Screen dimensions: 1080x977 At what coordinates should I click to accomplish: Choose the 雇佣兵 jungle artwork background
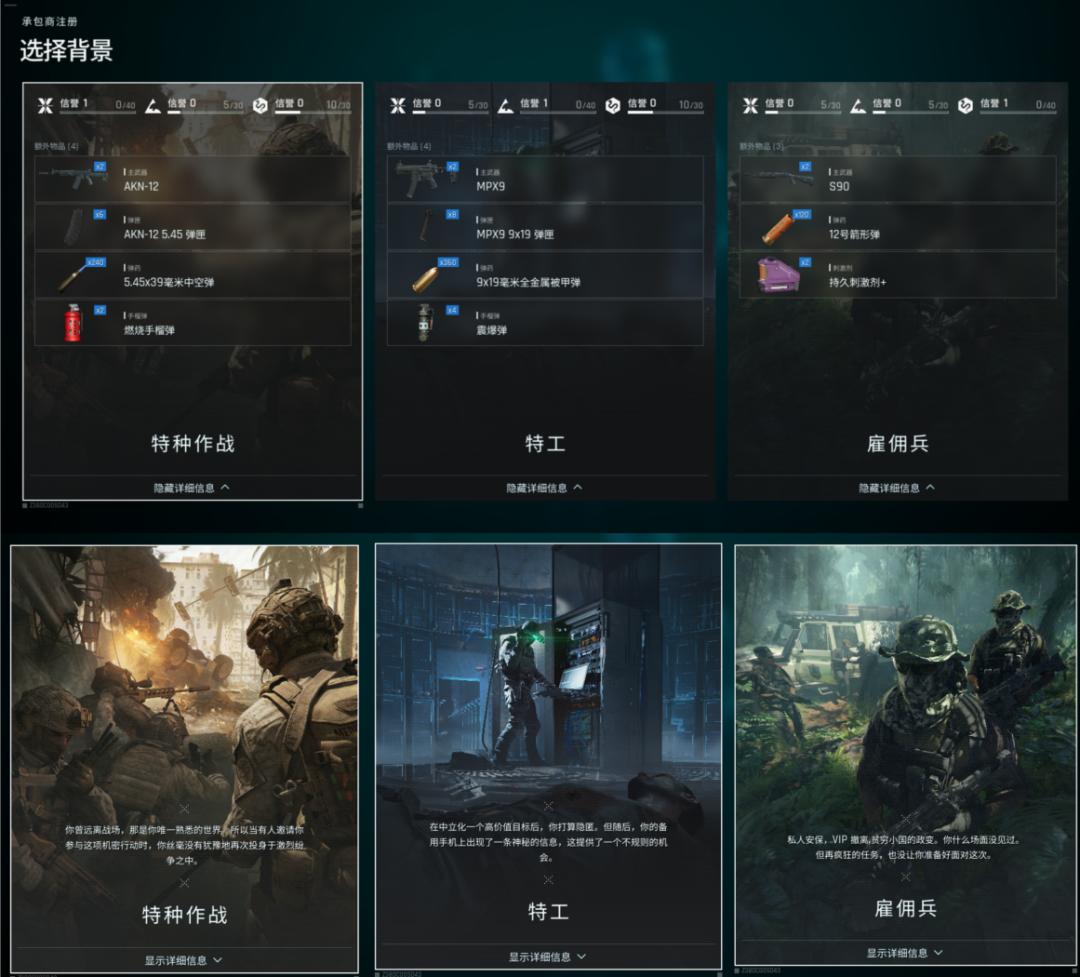pyautogui.click(x=905, y=700)
